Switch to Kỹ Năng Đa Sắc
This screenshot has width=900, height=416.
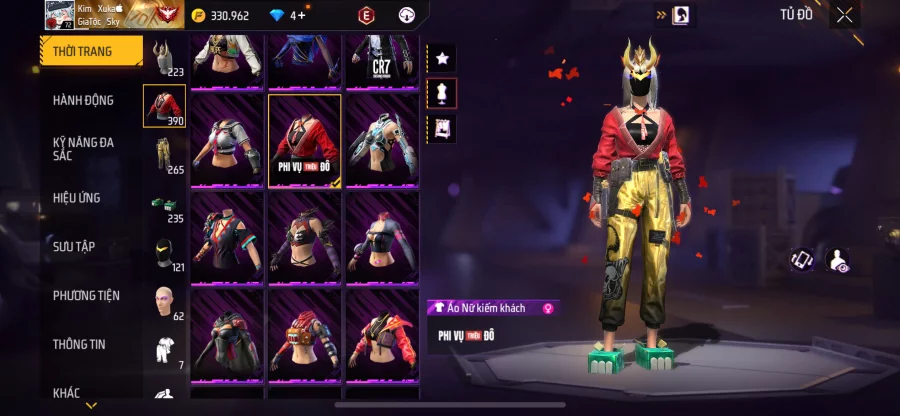(x=84, y=150)
